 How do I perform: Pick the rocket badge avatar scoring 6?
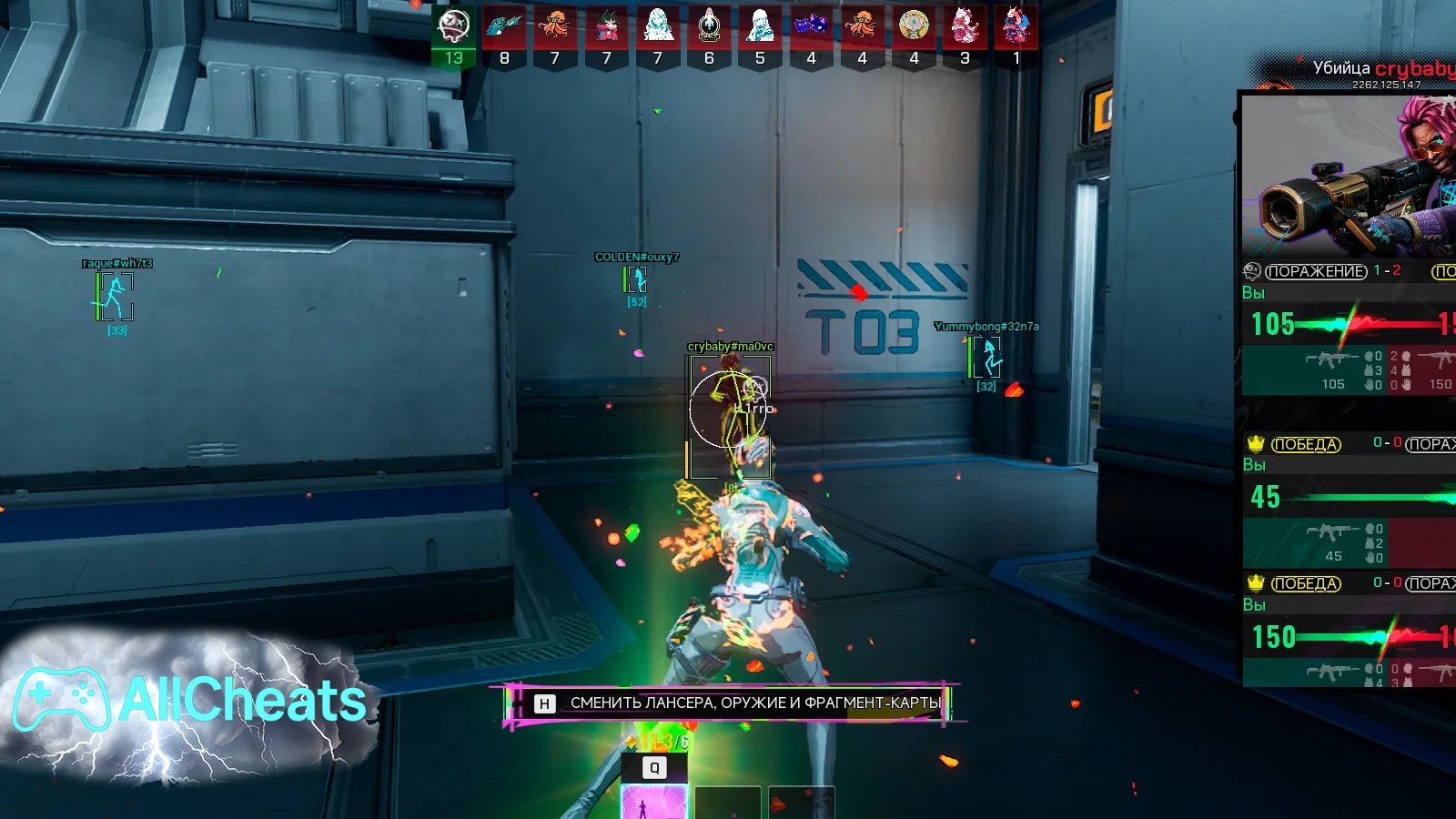coord(709,26)
